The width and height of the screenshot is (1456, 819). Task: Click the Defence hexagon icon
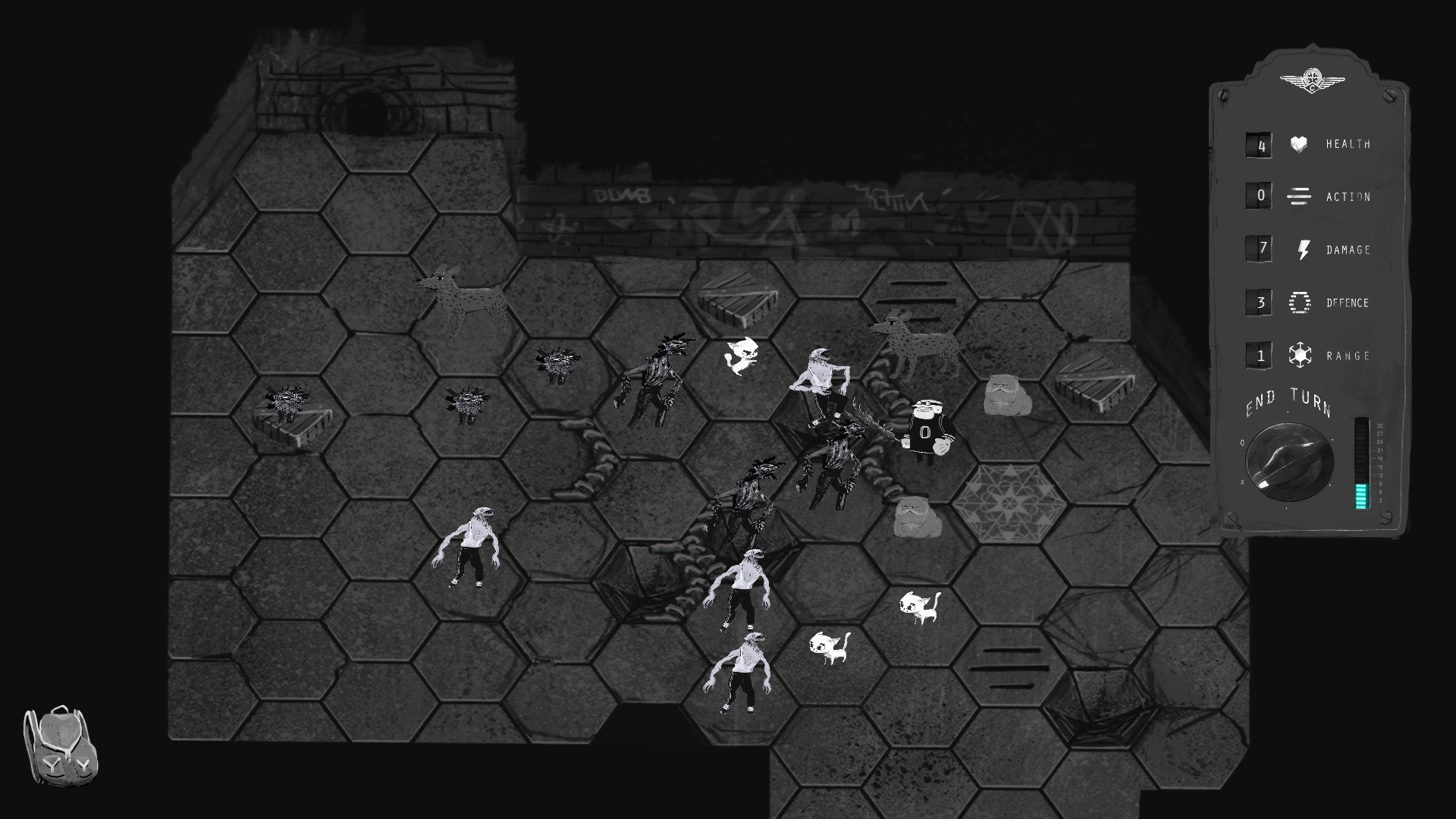(1298, 303)
